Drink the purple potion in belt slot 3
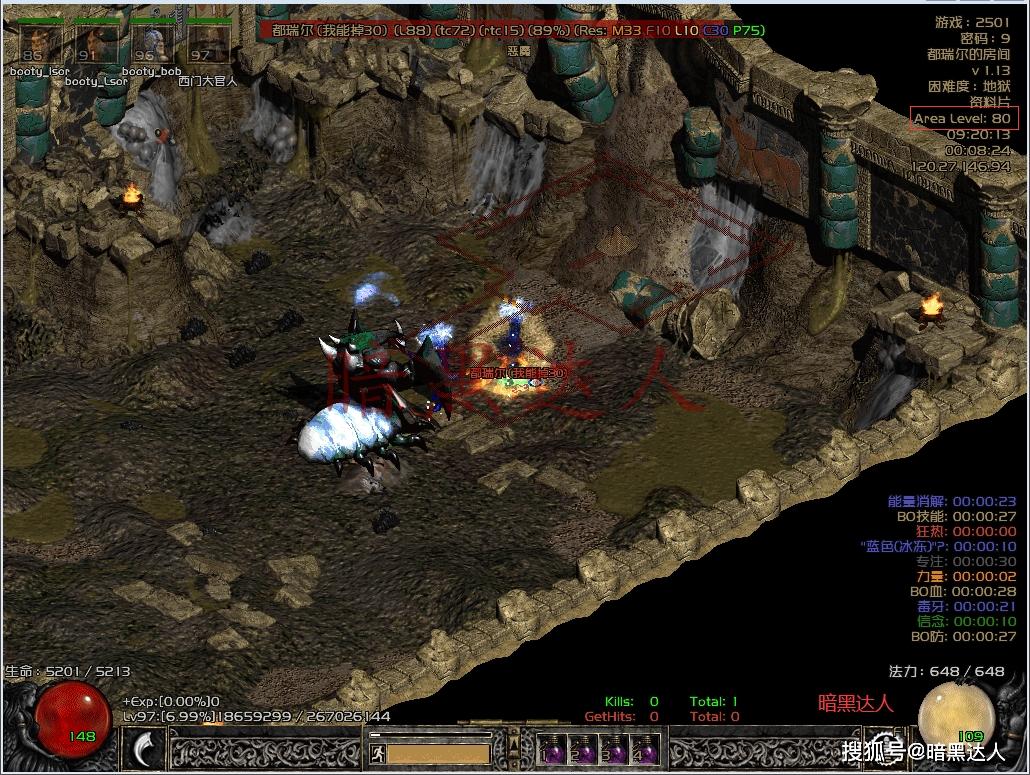Viewport: 1030px width, 775px height. click(x=613, y=749)
